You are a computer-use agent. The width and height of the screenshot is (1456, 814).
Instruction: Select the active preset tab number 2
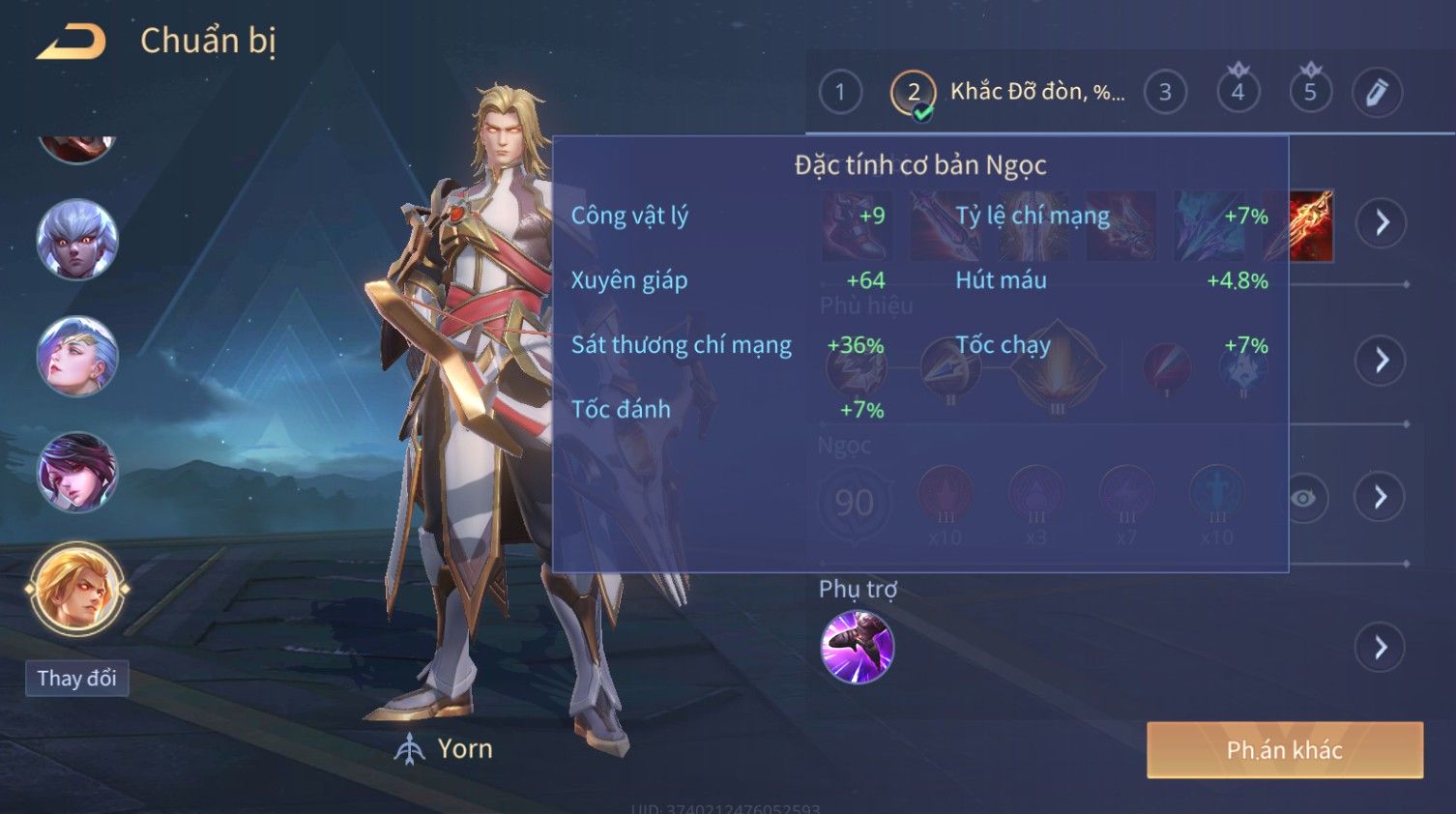click(913, 94)
